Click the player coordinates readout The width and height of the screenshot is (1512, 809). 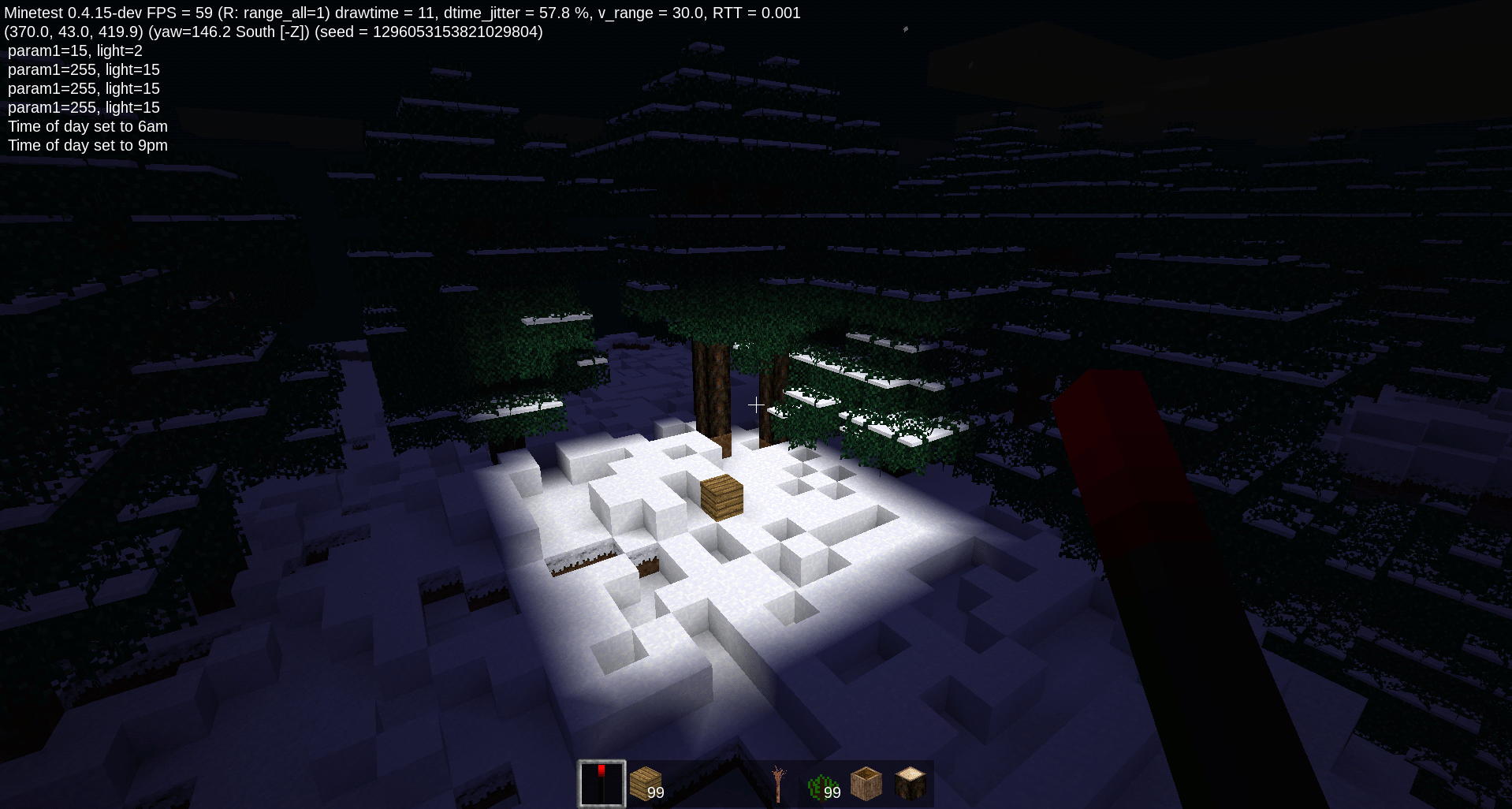[71, 32]
